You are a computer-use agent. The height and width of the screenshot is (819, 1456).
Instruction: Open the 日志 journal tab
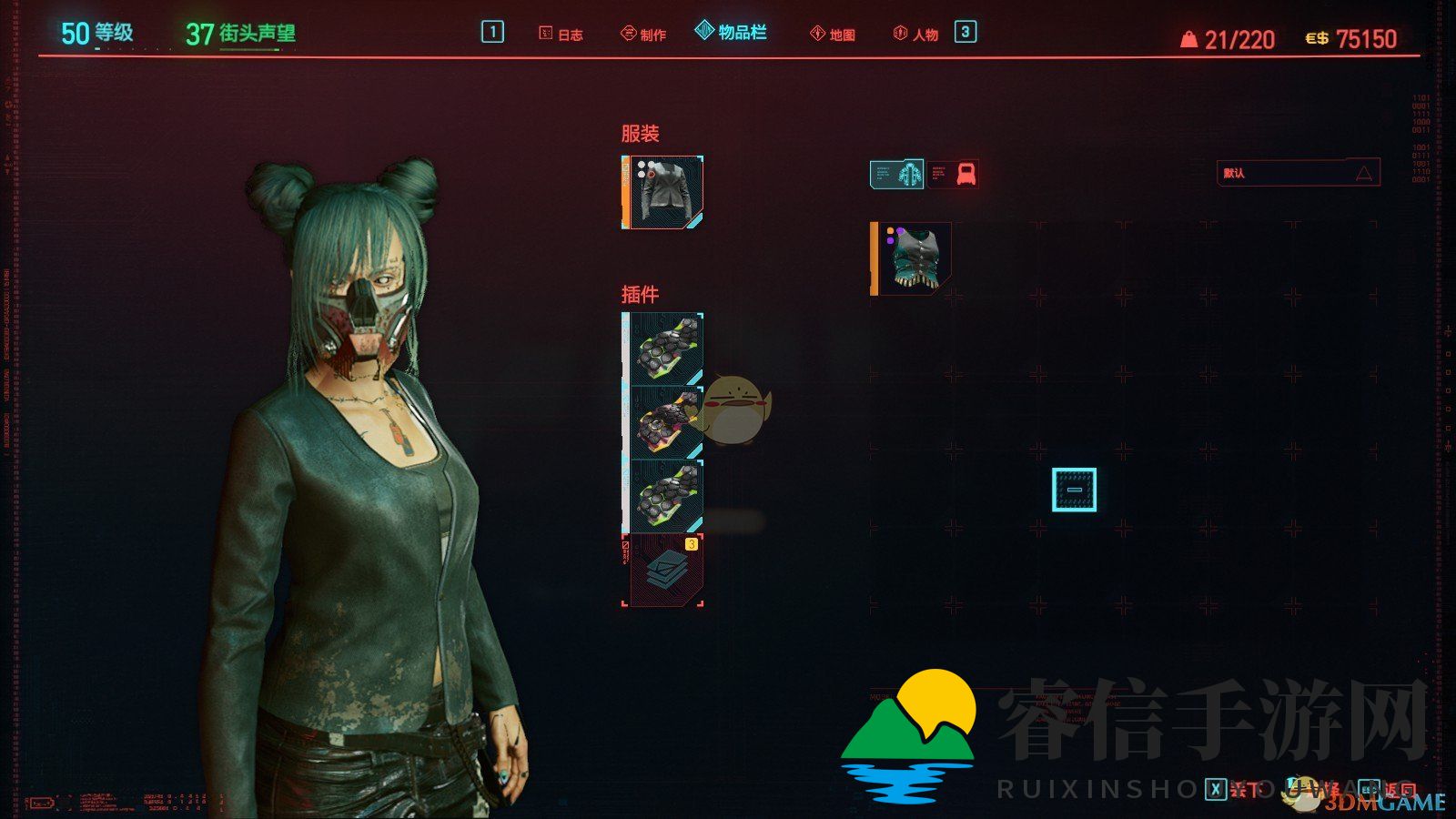pyautogui.click(x=561, y=35)
